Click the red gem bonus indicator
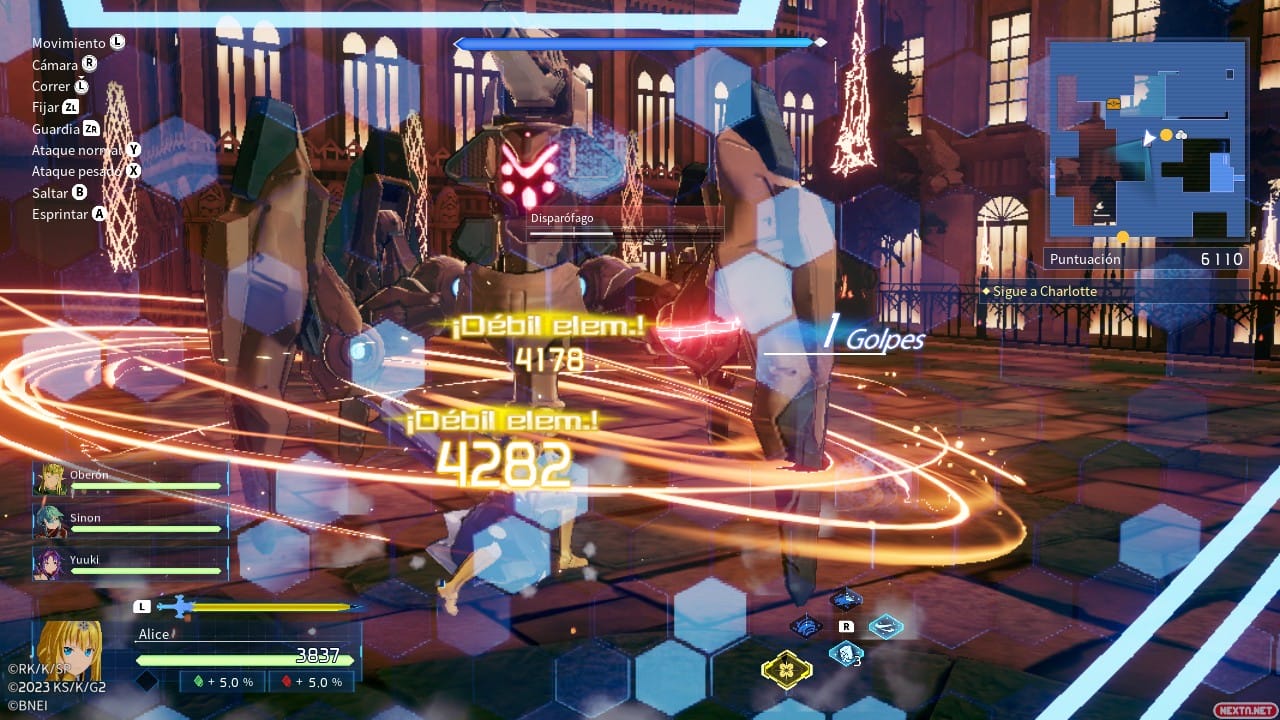 pyautogui.click(x=311, y=682)
